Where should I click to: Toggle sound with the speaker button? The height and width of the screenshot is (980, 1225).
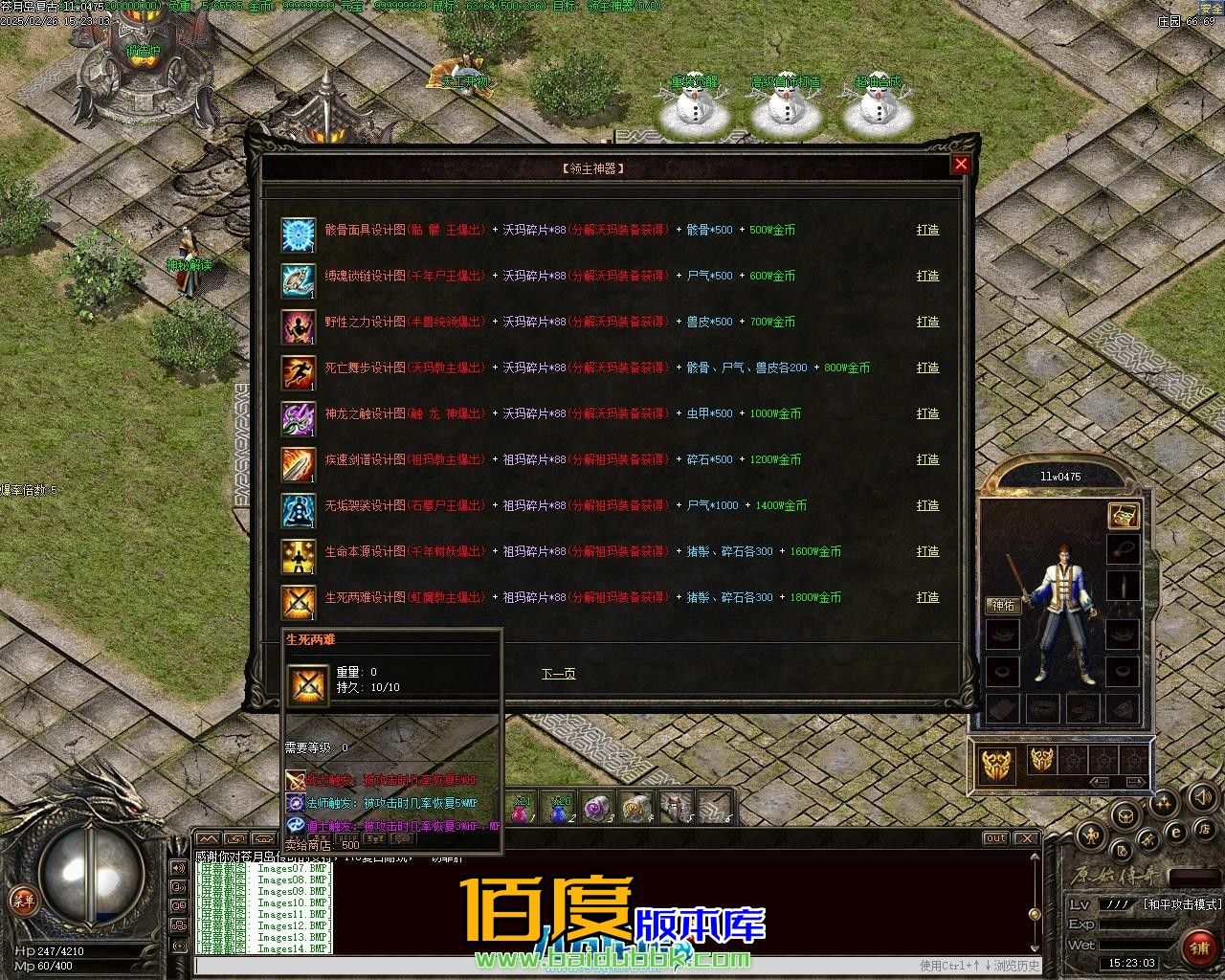click(1203, 796)
